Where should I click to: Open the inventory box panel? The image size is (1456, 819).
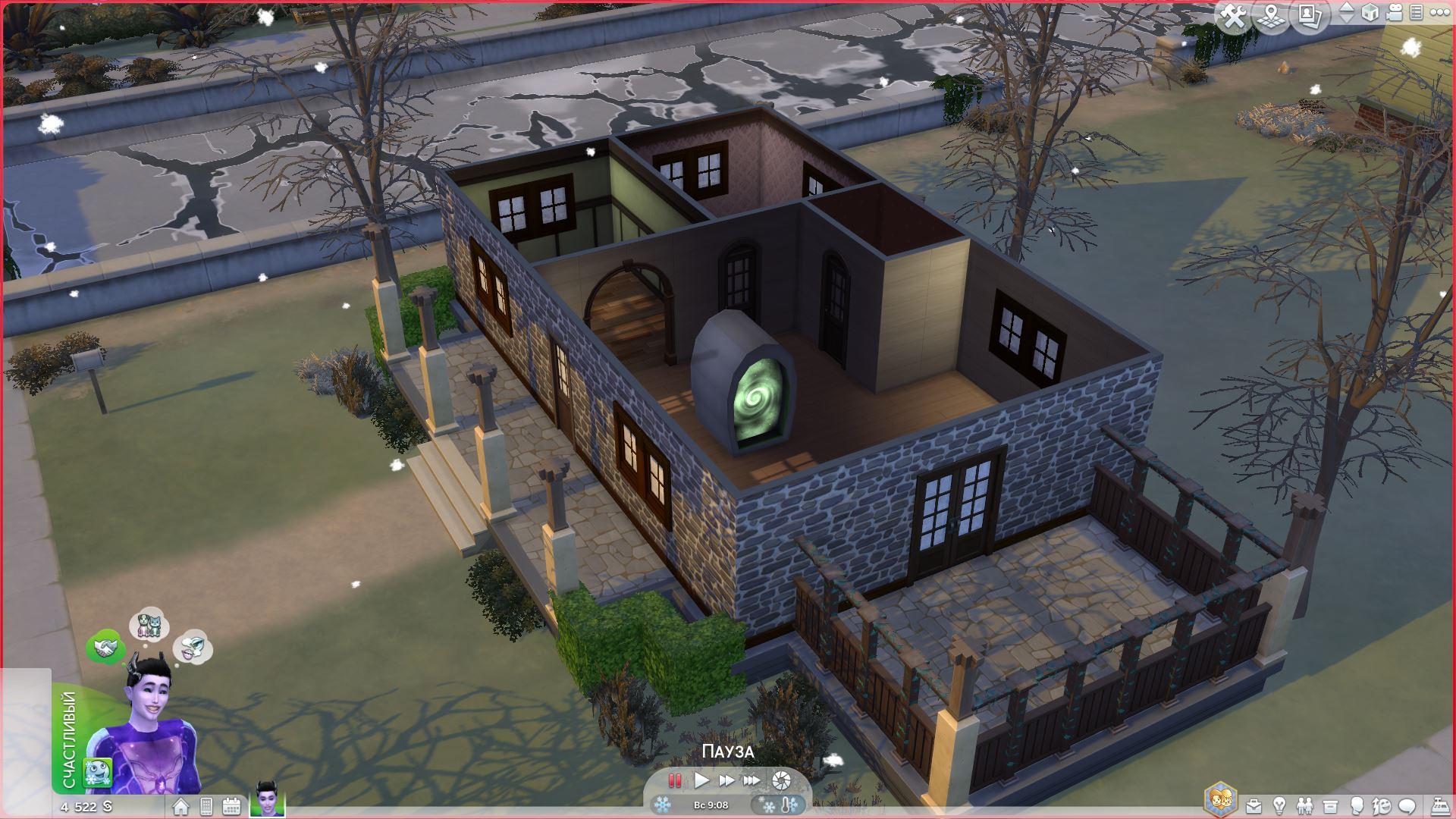point(1330,806)
